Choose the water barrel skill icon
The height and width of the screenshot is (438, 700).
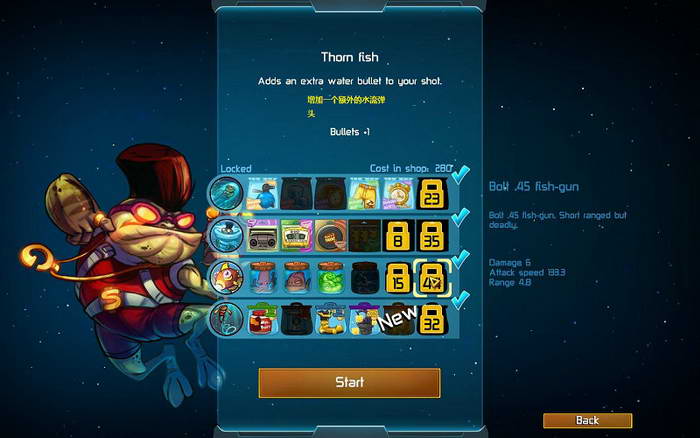225,234
